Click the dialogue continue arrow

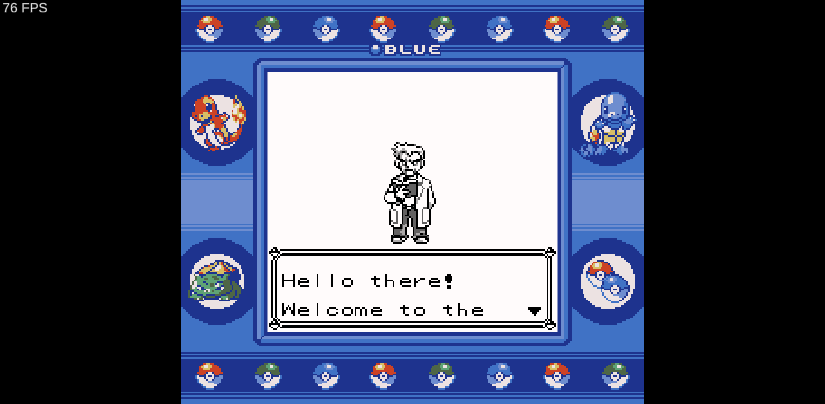pyautogui.click(x=534, y=311)
